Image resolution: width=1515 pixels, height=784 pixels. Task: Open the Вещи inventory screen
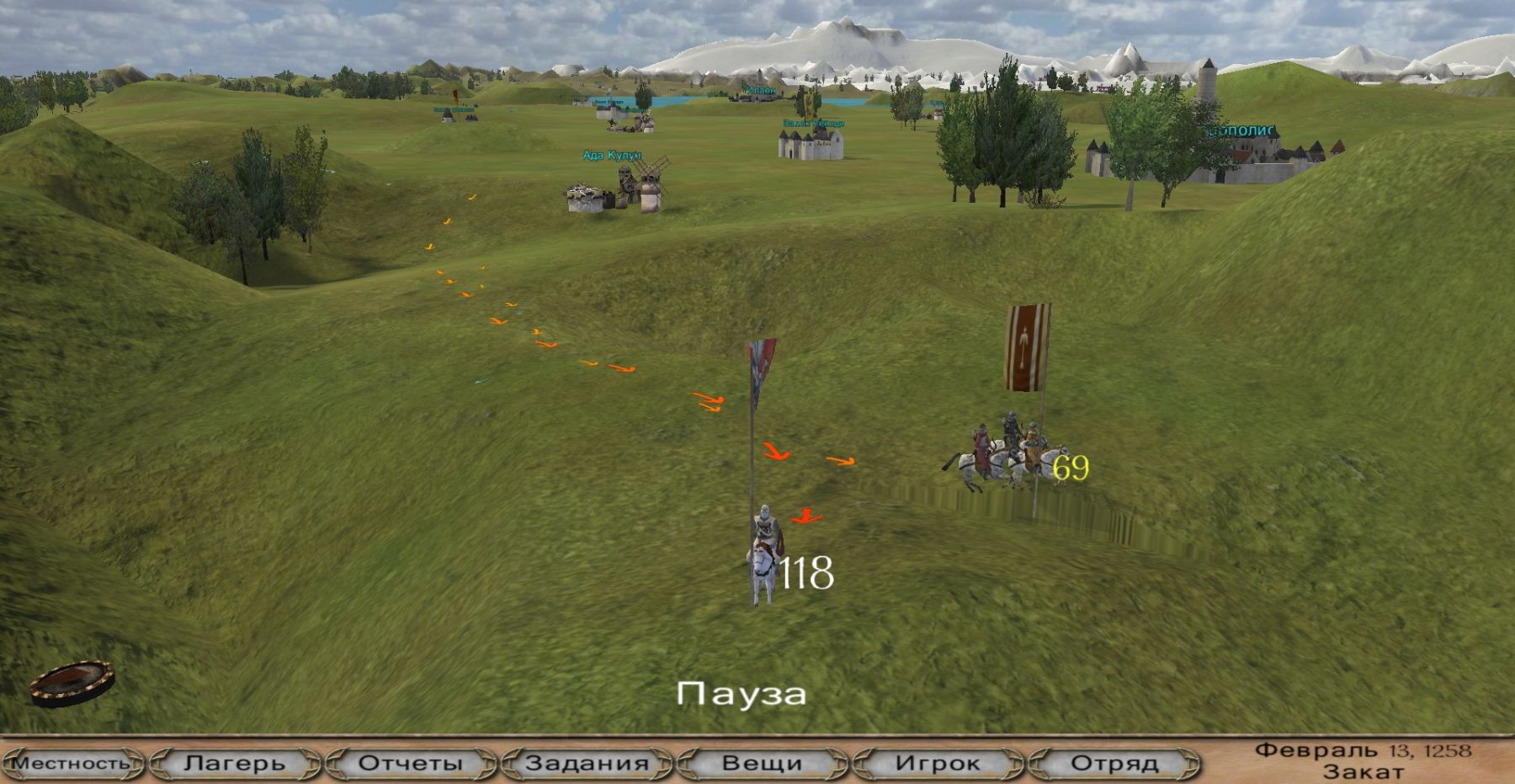[x=762, y=763]
